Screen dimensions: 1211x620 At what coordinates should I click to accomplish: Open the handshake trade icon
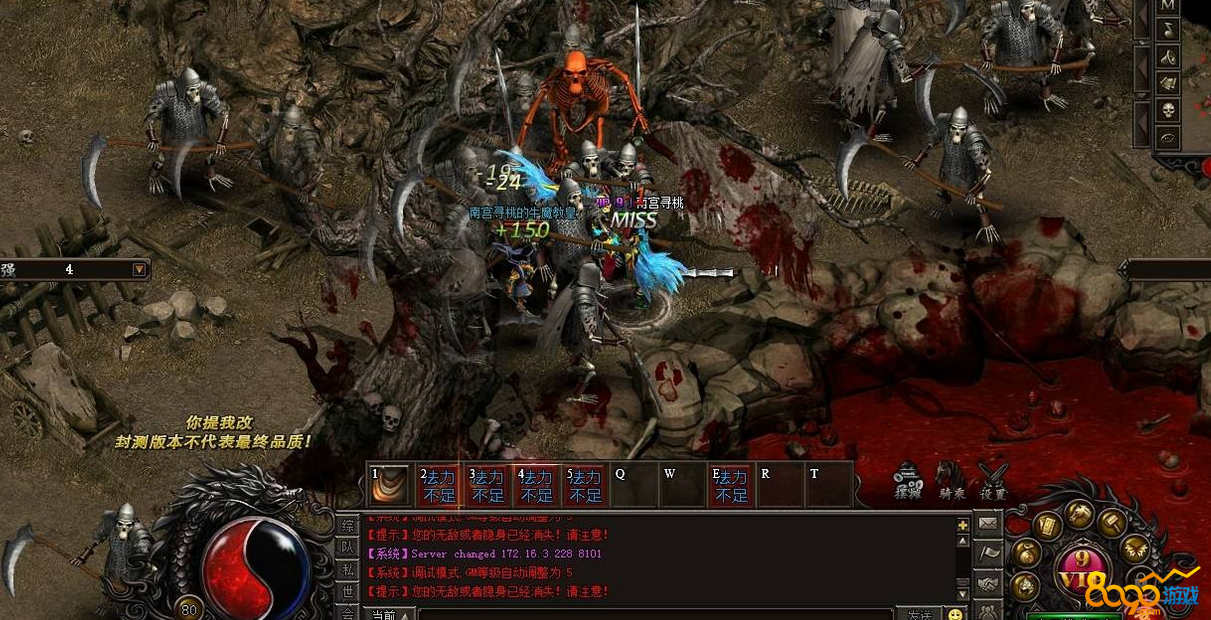tap(988, 582)
